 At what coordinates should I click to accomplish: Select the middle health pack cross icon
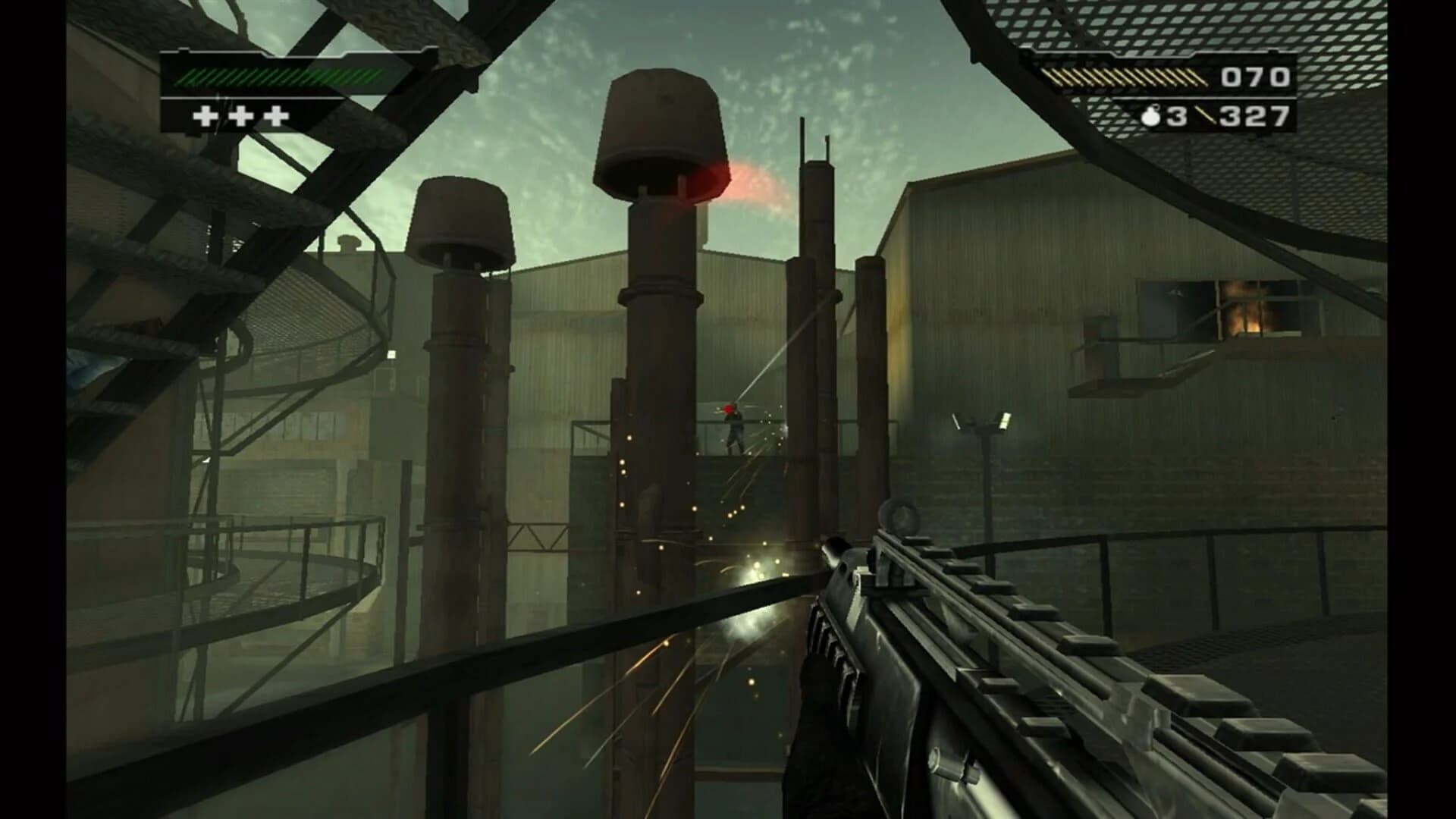pos(241,116)
